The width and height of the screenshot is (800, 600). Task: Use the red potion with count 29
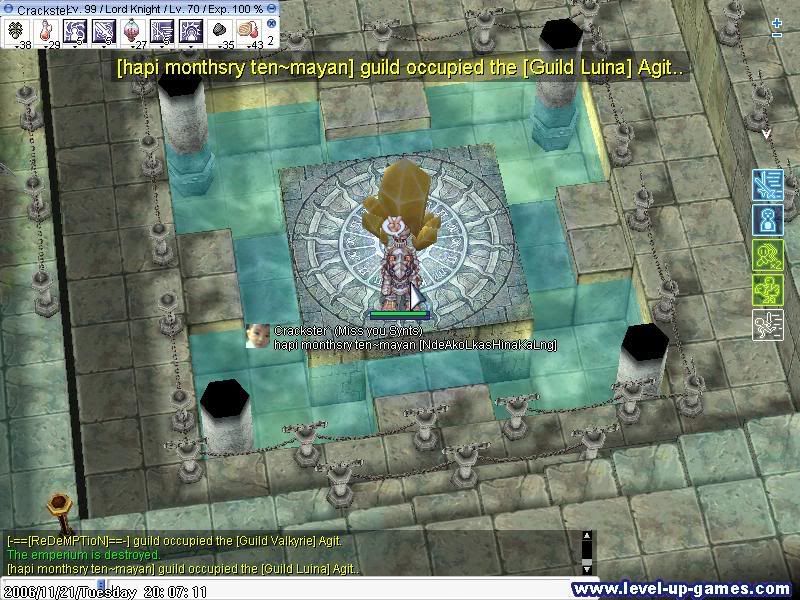[x=47, y=30]
